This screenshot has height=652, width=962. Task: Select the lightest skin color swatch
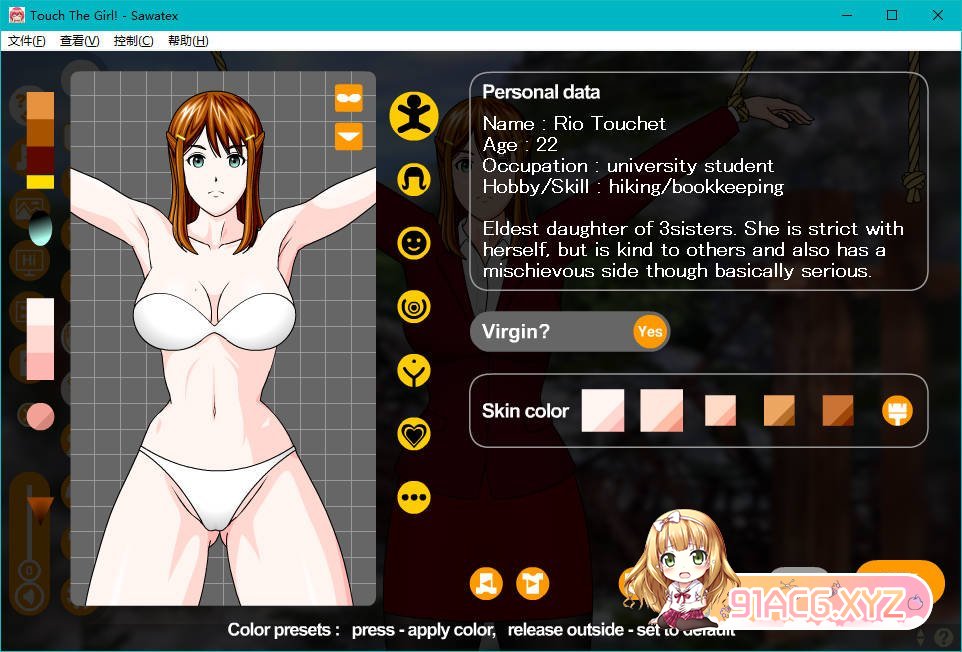coord(602,410)
